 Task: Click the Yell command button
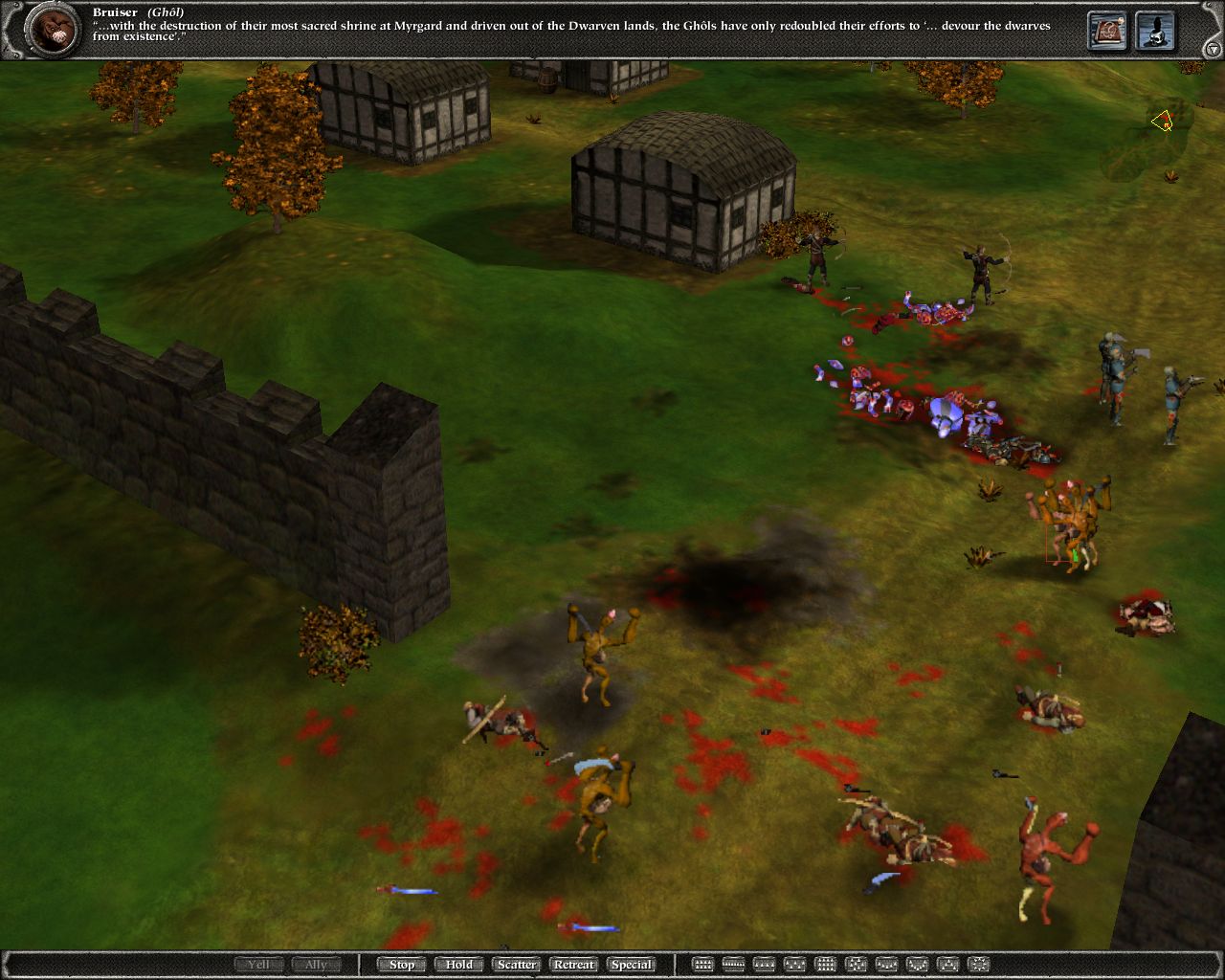pyautogui.click(x=259, y=964)
